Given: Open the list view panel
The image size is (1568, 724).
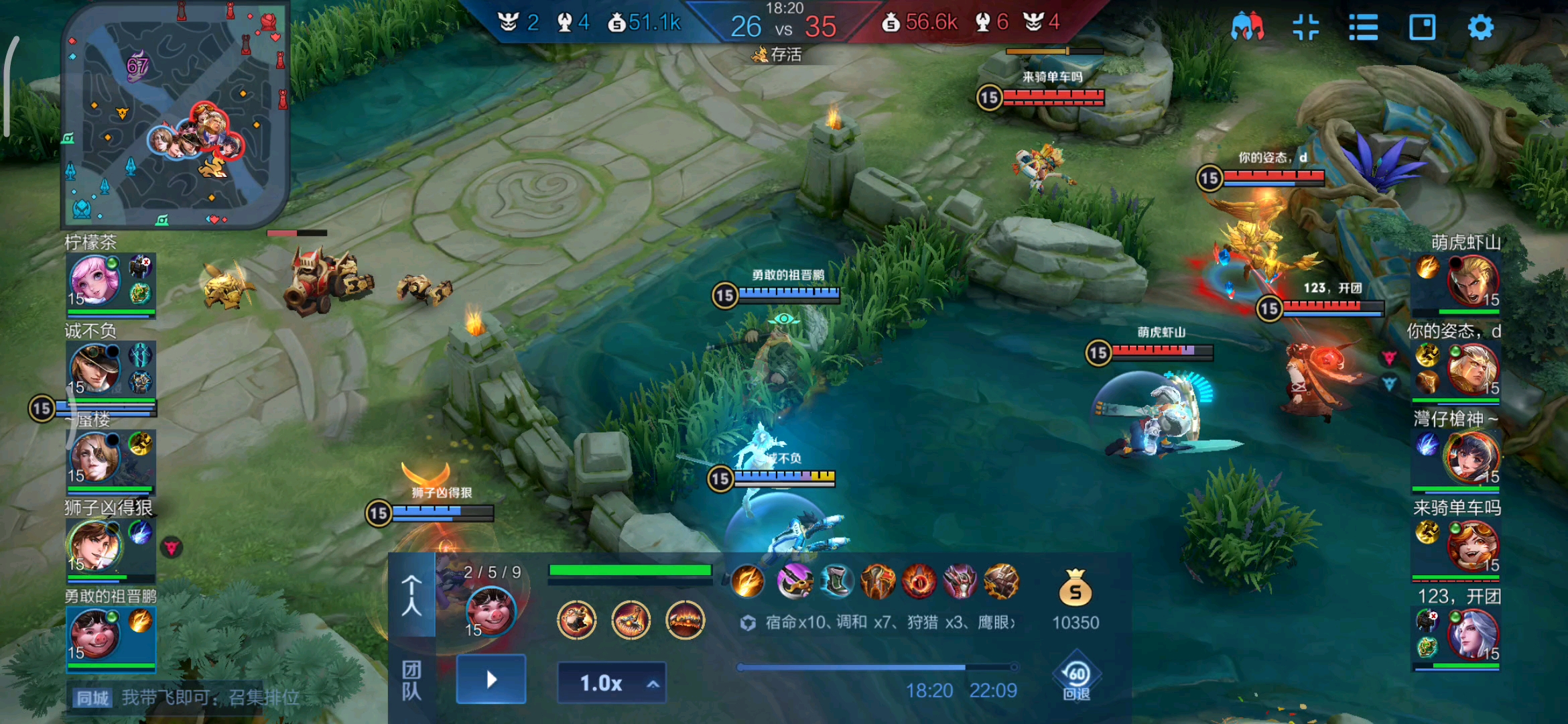Looking at the screenshot, I should pos(1363,27).
